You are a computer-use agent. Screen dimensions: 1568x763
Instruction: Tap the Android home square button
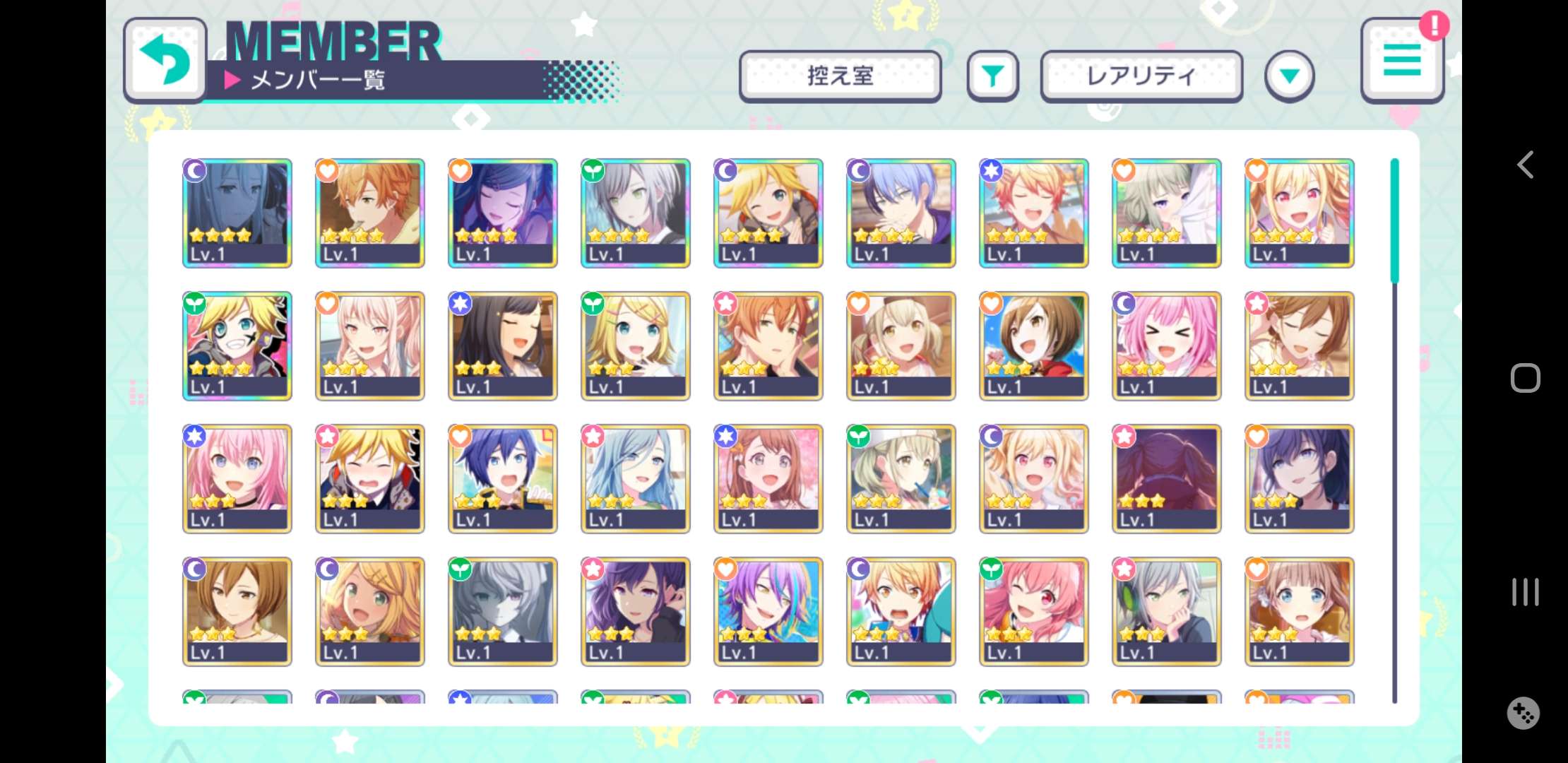pos(1525,378)
